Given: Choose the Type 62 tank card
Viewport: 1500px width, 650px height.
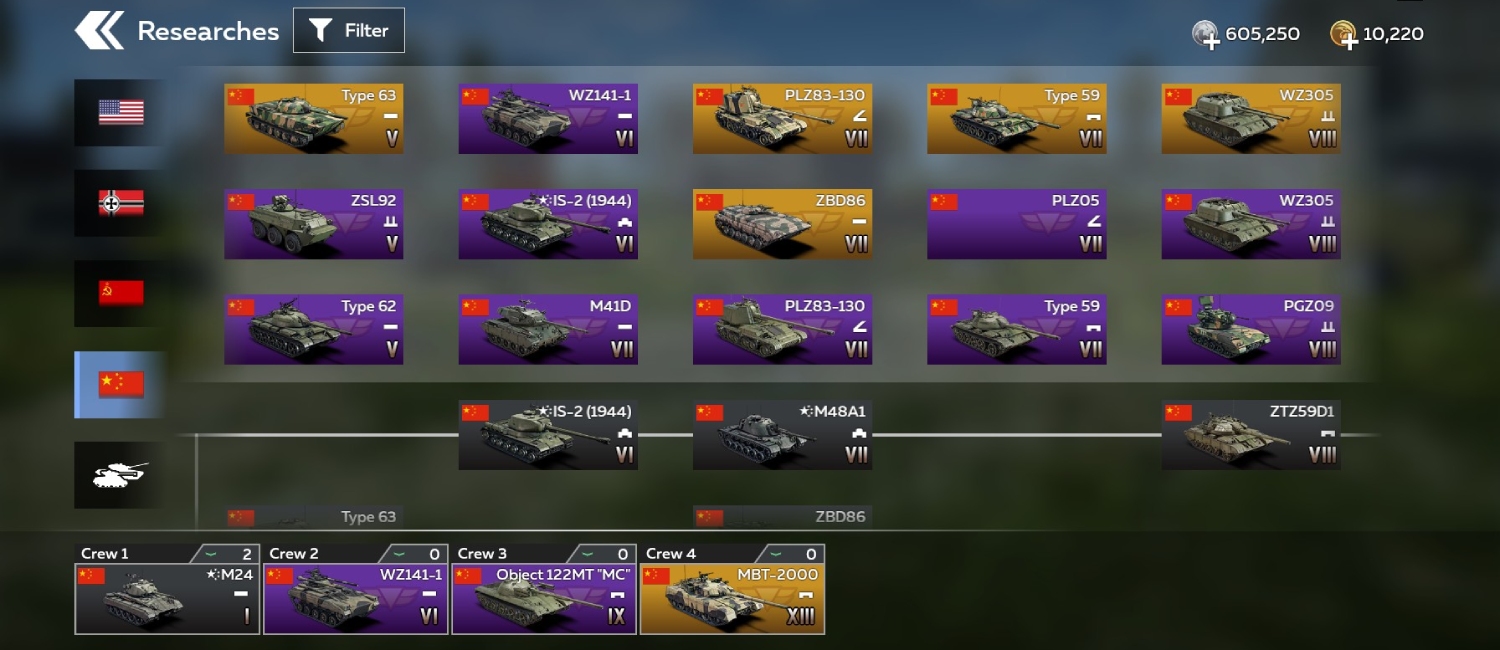Looking at the screenshot, I should coord(314,329).
